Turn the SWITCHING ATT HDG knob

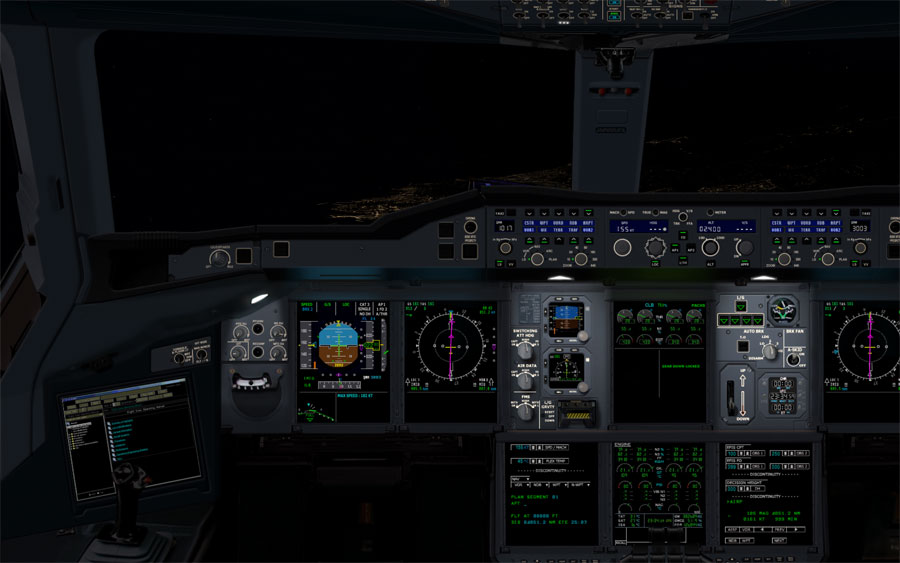pyautogui.click(x=524, y=351)
